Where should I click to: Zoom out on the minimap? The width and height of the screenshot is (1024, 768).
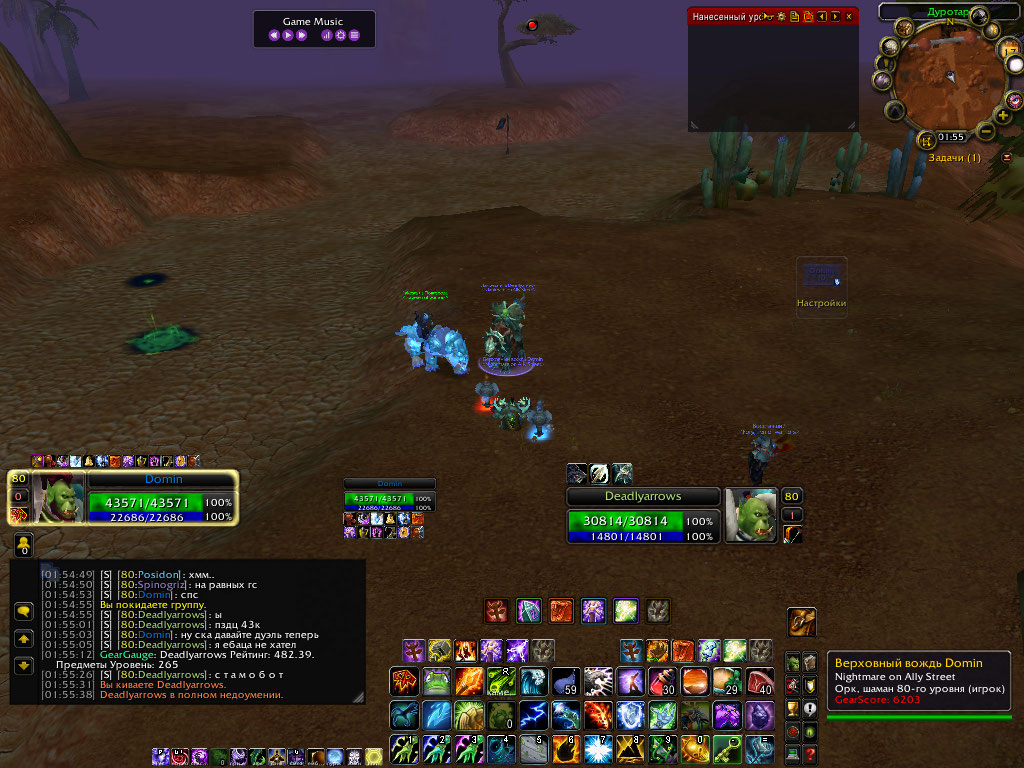pos(986,130)
